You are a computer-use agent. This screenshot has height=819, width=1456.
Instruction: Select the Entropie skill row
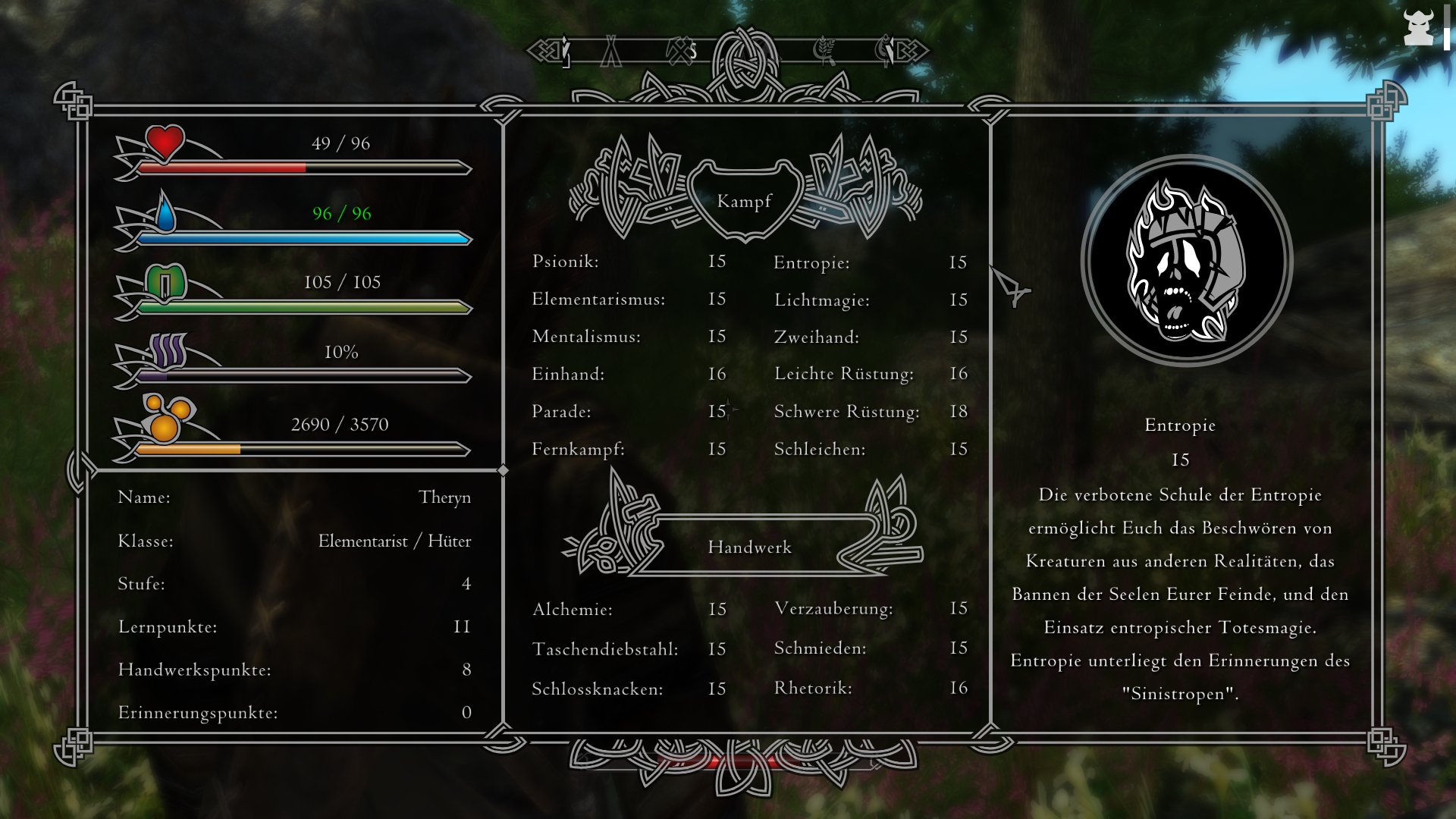coord(811,263)
